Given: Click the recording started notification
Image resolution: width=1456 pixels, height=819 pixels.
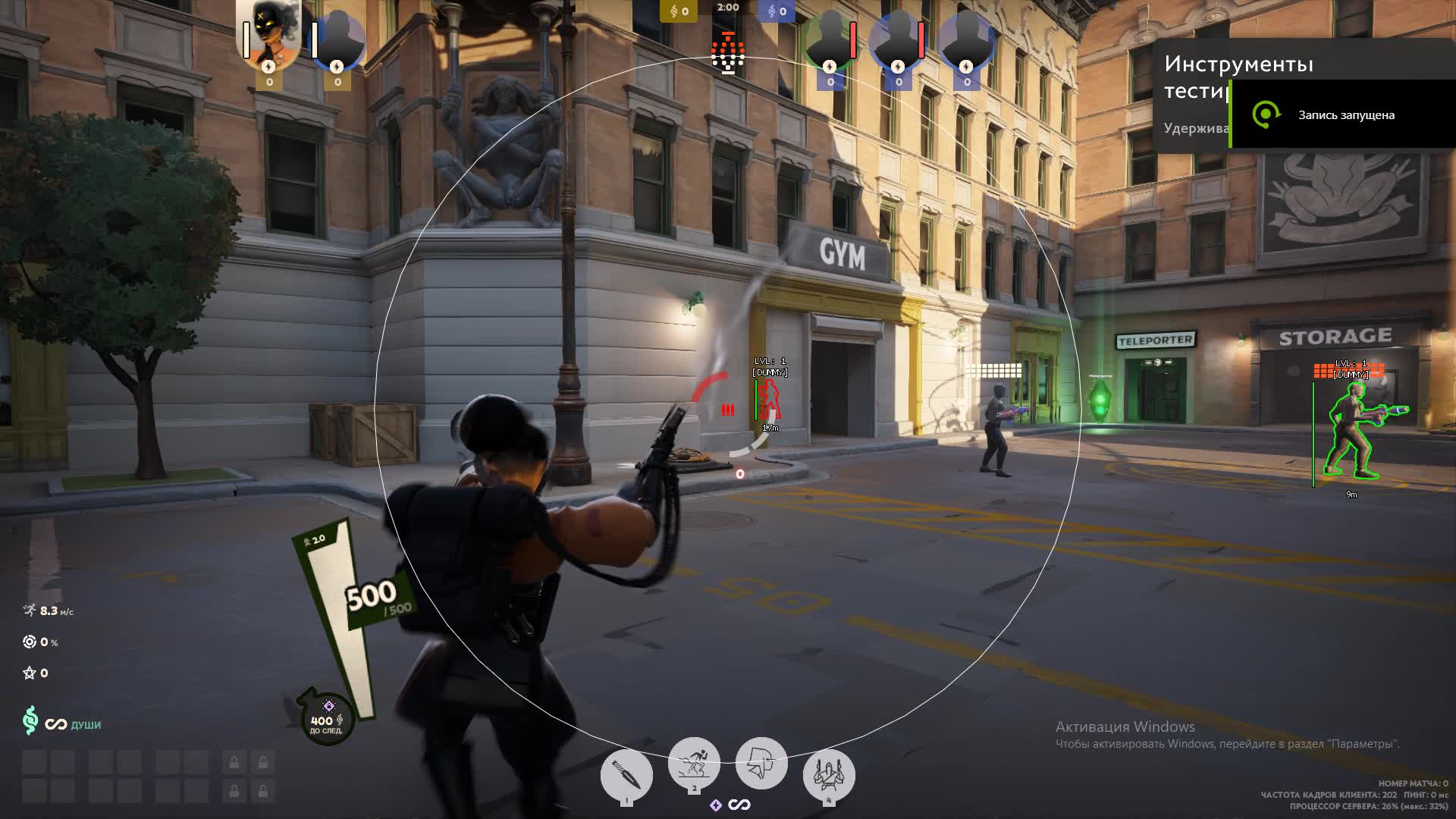Looking at the screenshot, I should pos(1342,115).
